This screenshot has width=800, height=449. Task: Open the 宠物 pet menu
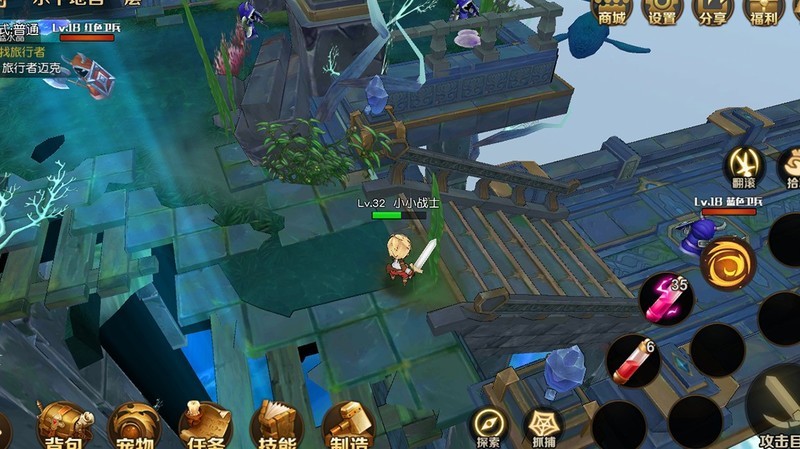tap(135, 425)
